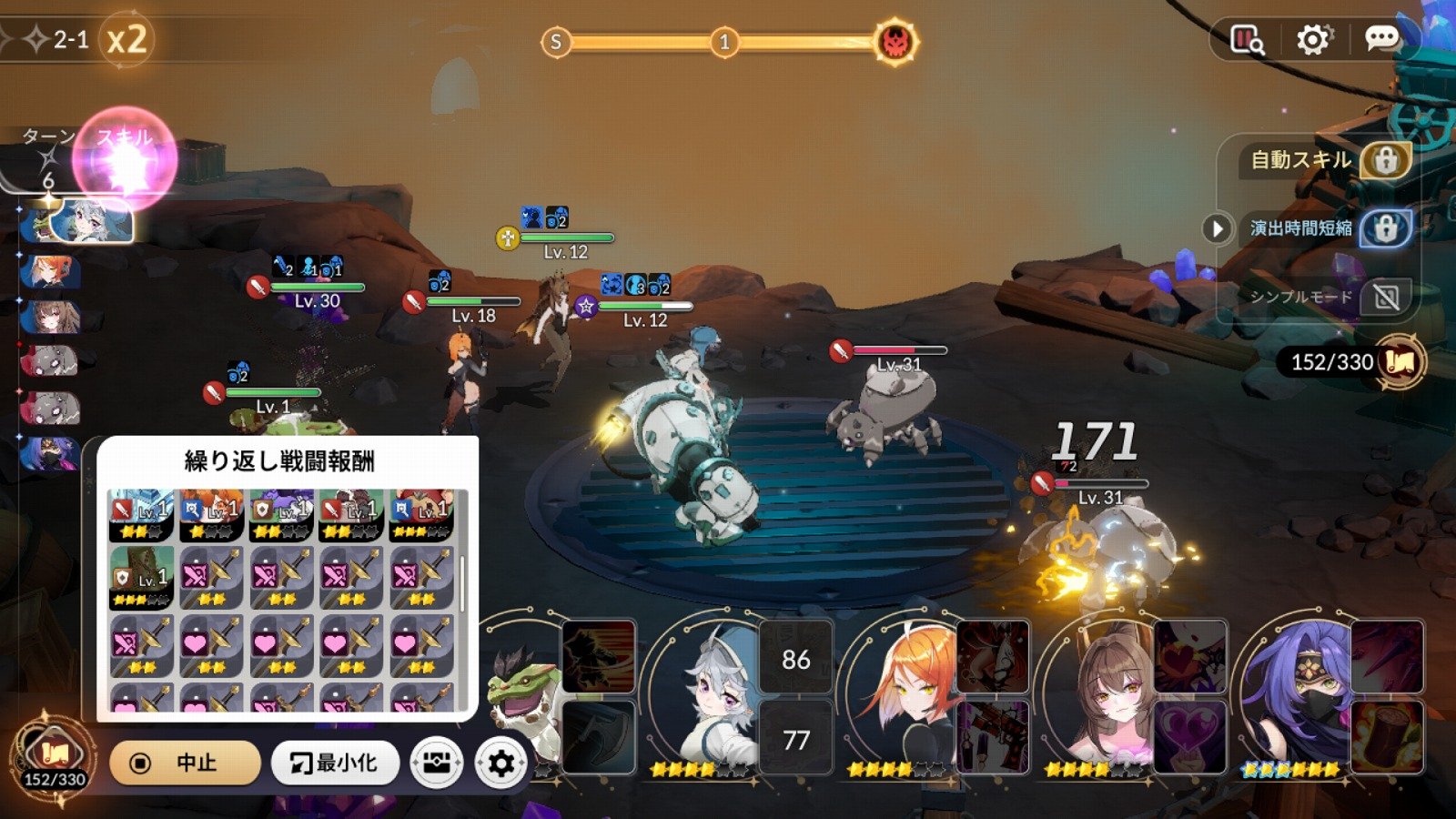1456x819 pixels.
Task: Open the chat speech bubble
Action: 1381,38
